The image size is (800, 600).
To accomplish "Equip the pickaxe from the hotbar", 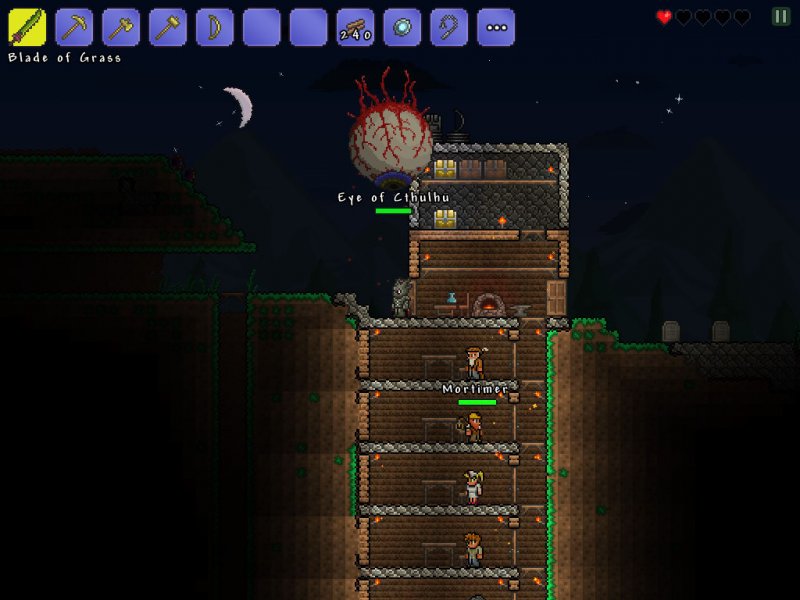I will (74, 27).
